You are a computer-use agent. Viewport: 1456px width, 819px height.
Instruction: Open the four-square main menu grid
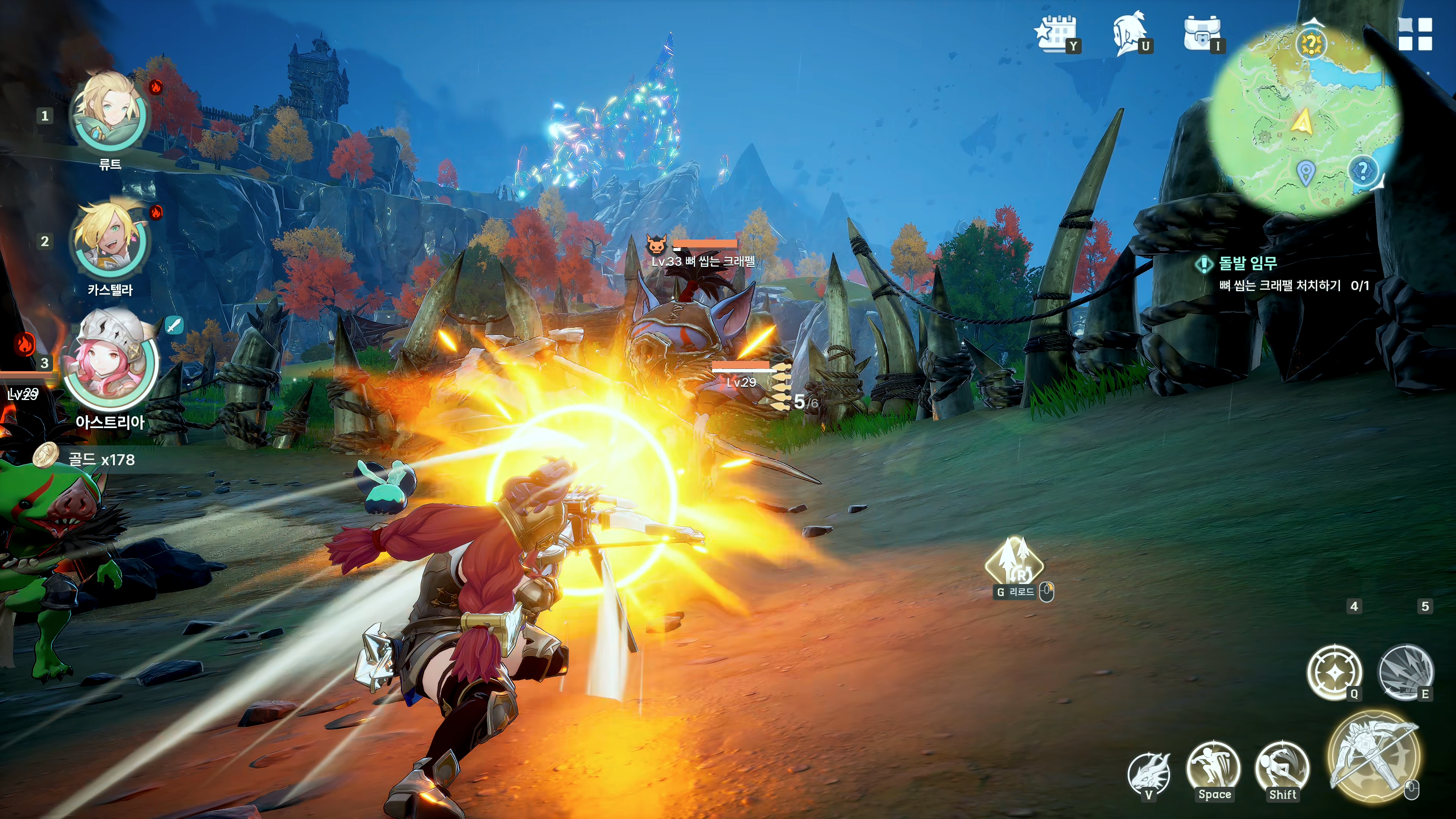pos(1415,34)
